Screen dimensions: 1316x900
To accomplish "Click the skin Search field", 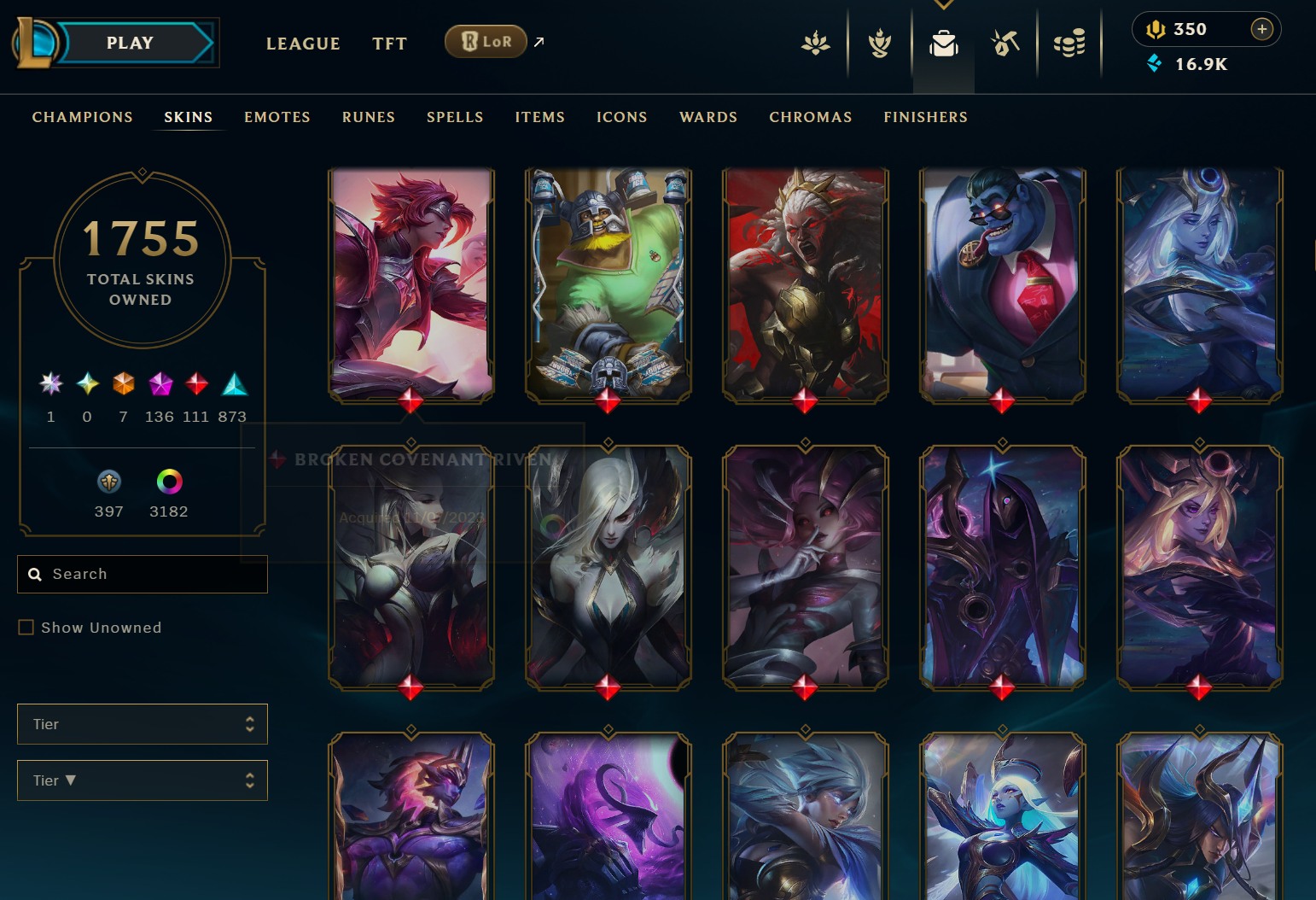I will click(154, 574).
